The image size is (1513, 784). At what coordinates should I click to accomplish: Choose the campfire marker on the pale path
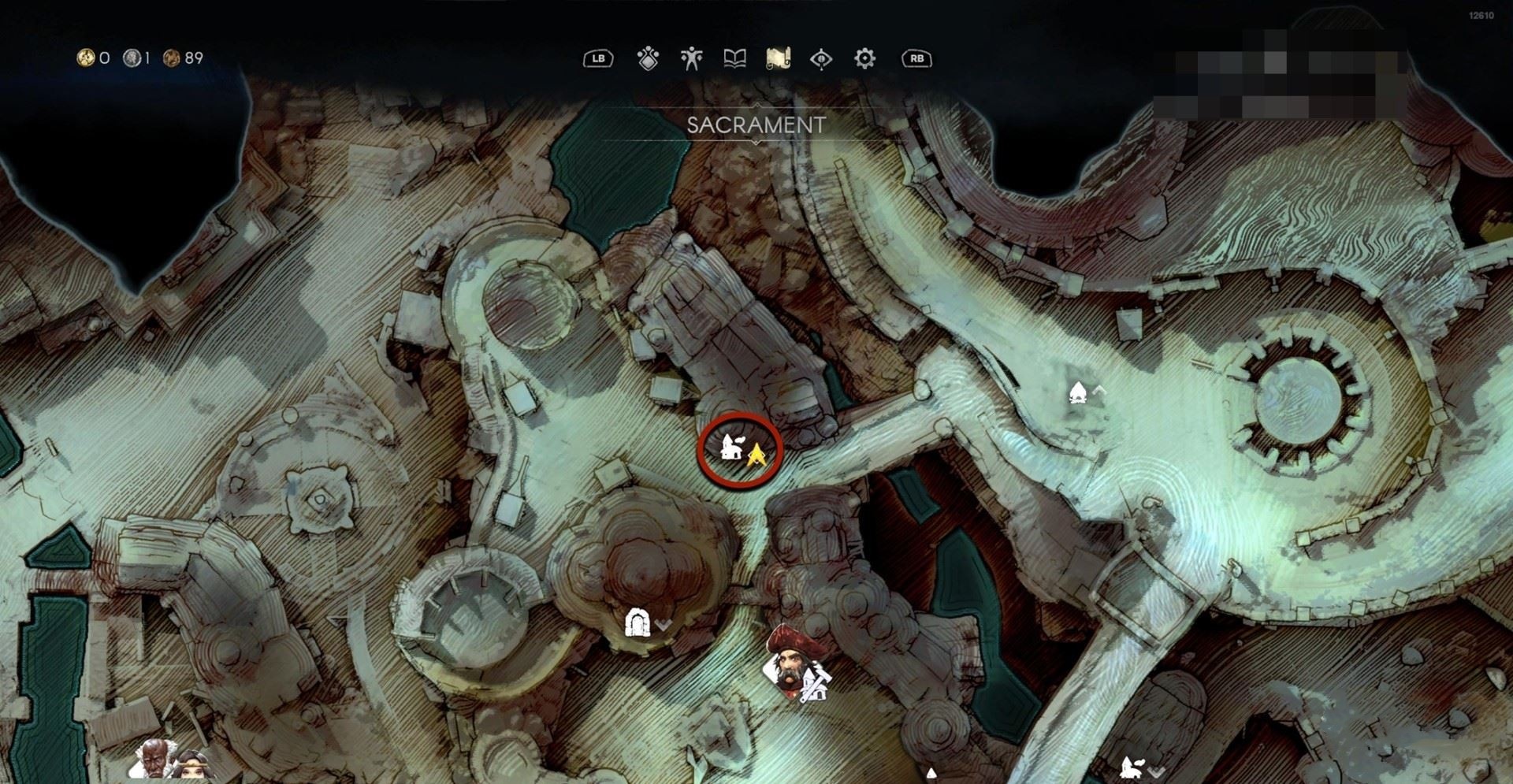click(1077, 392)
